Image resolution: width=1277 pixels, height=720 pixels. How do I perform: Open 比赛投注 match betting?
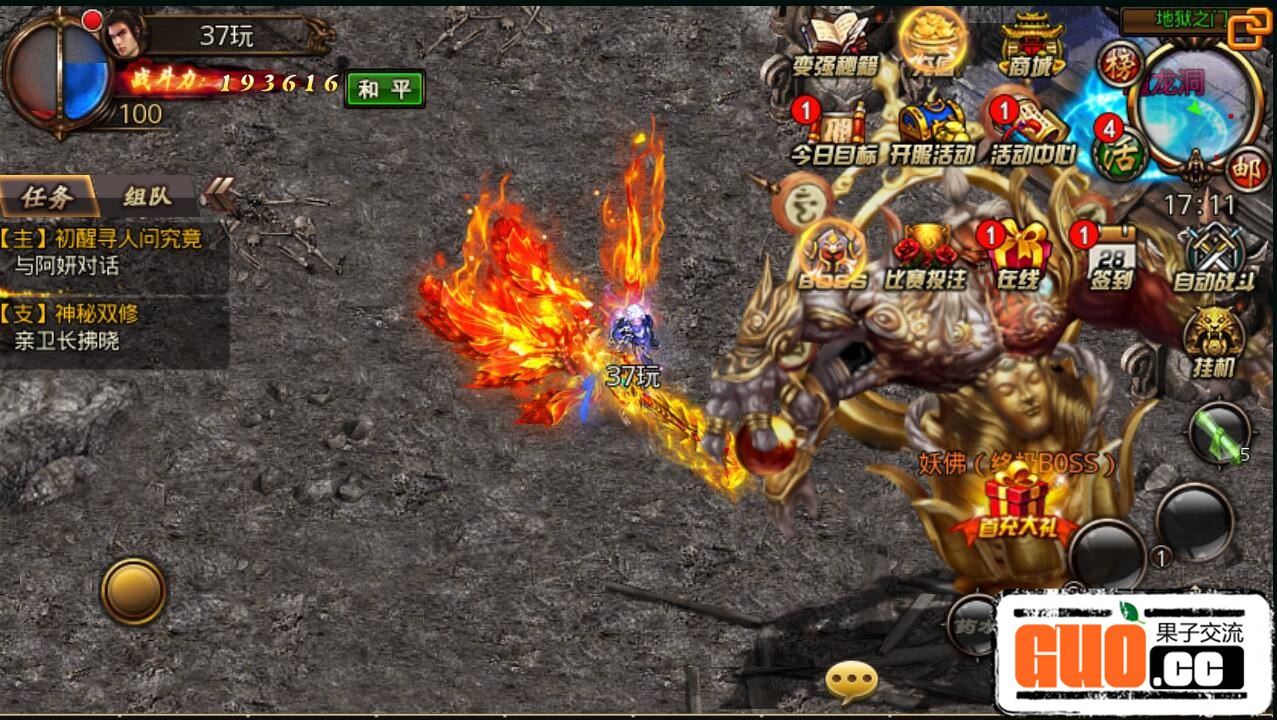(x=925, y=255)
